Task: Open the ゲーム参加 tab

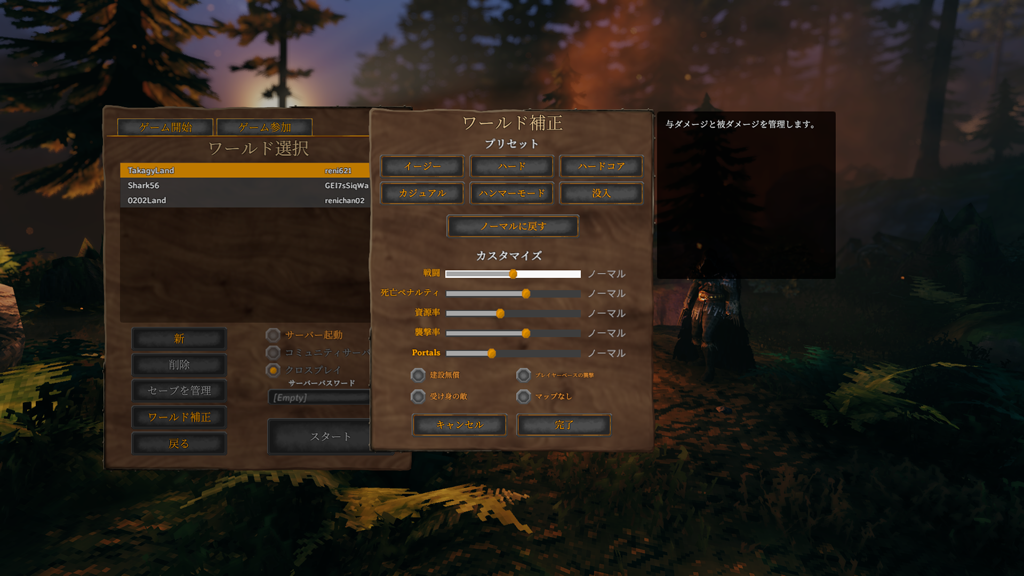Action: 264,128
